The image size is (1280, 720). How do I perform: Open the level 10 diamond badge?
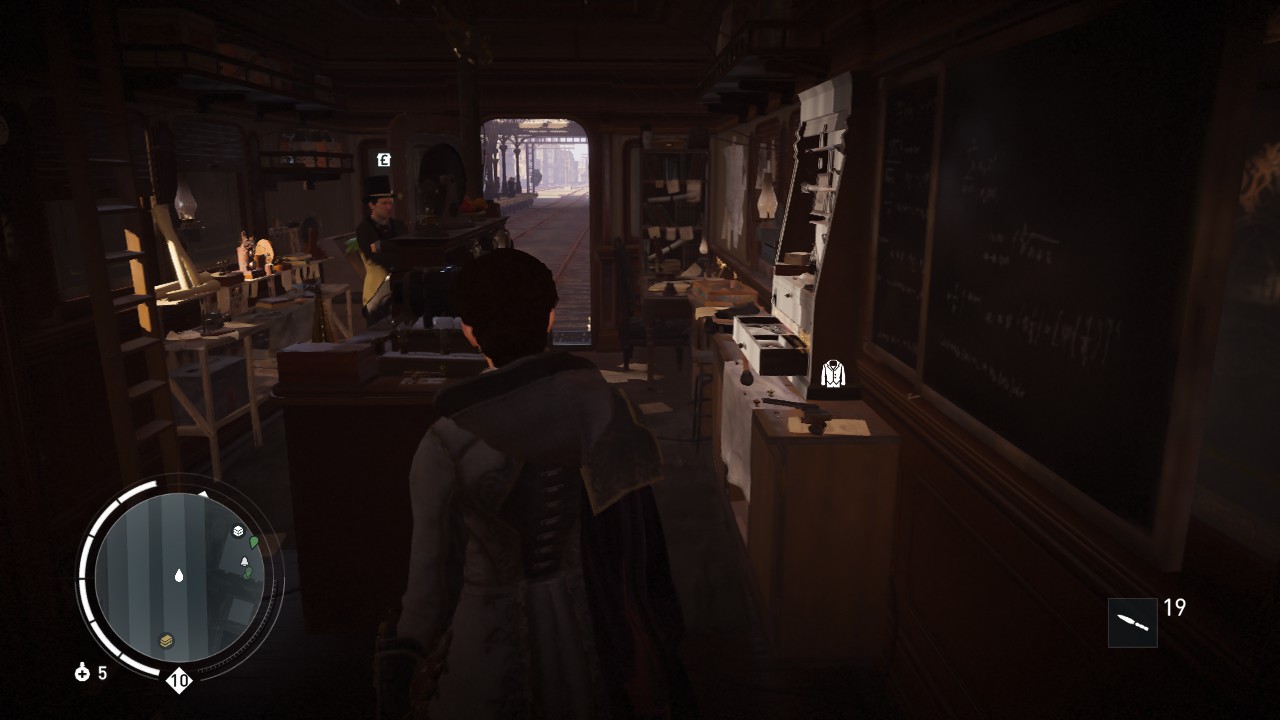[179, 682]
